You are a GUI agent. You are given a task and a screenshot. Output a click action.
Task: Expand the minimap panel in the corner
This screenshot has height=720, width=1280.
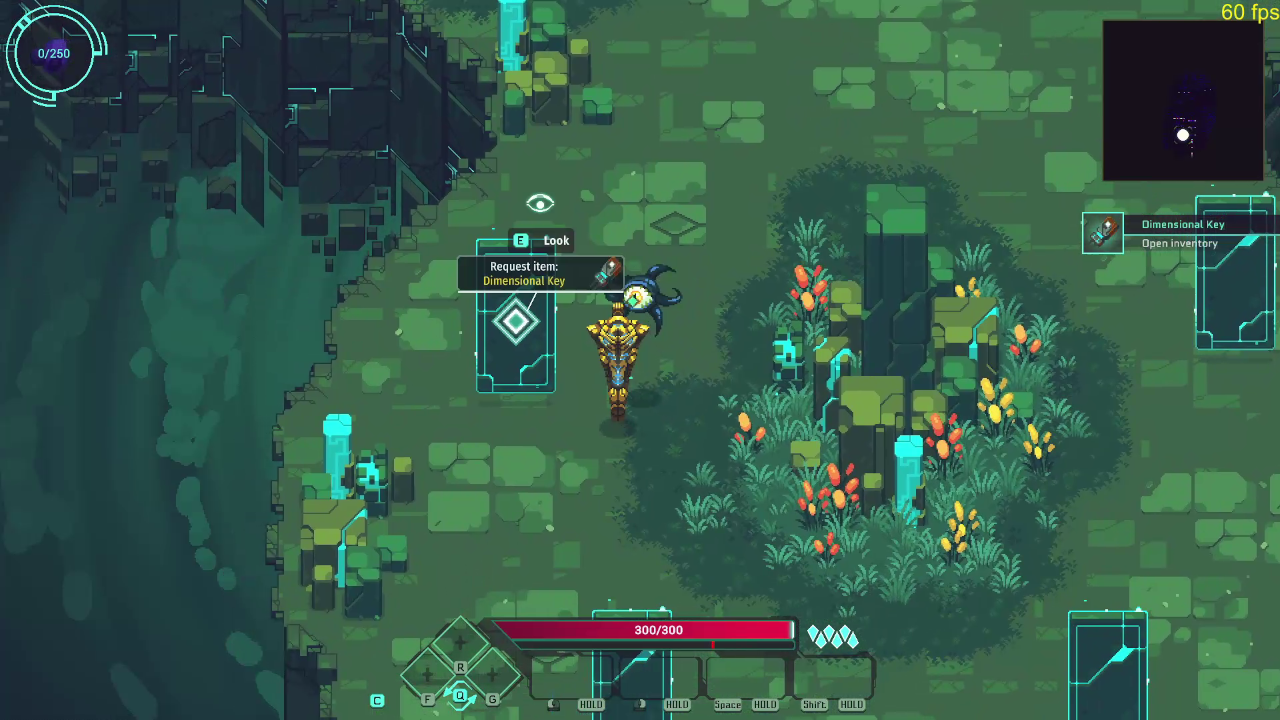tap(1184, 100)
